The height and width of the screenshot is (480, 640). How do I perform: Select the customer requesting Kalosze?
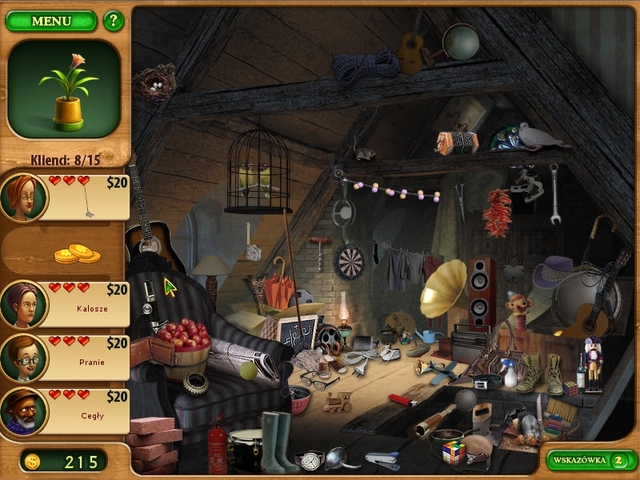[x=66, y=304]
